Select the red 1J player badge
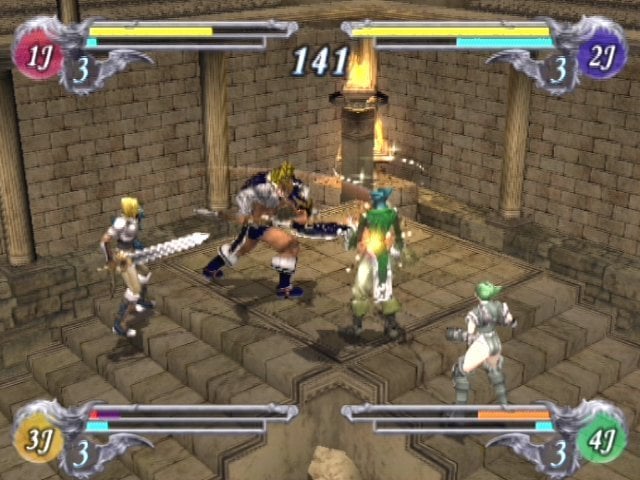 coord(37,57)
